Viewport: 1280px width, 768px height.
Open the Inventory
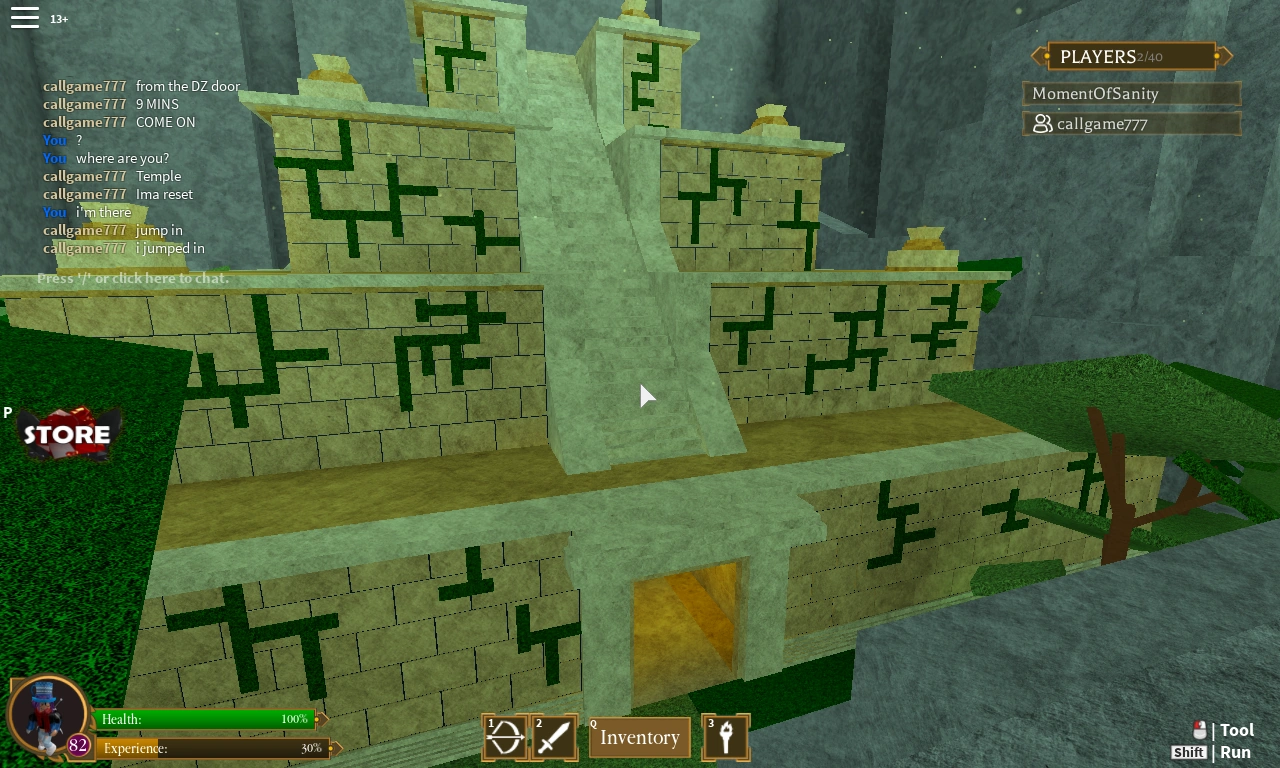click(639, 737)
